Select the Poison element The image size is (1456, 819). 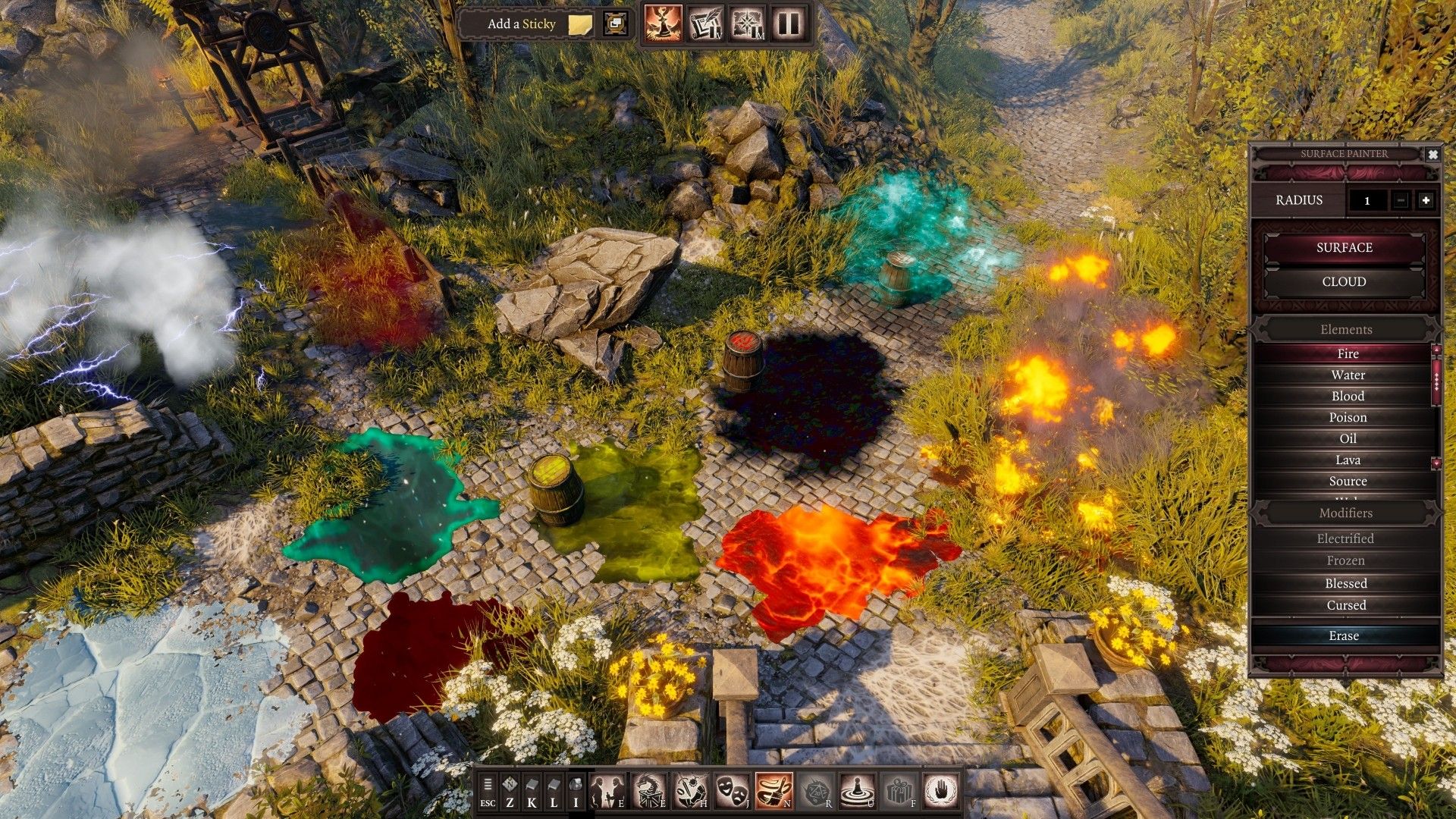click(1348, 418)
